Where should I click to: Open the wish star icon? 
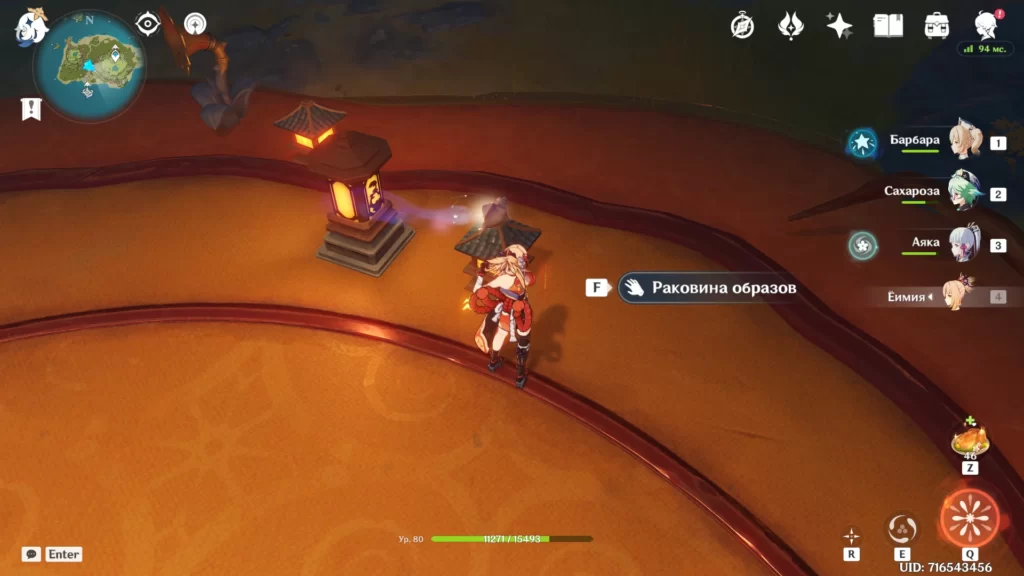[840, 26]
